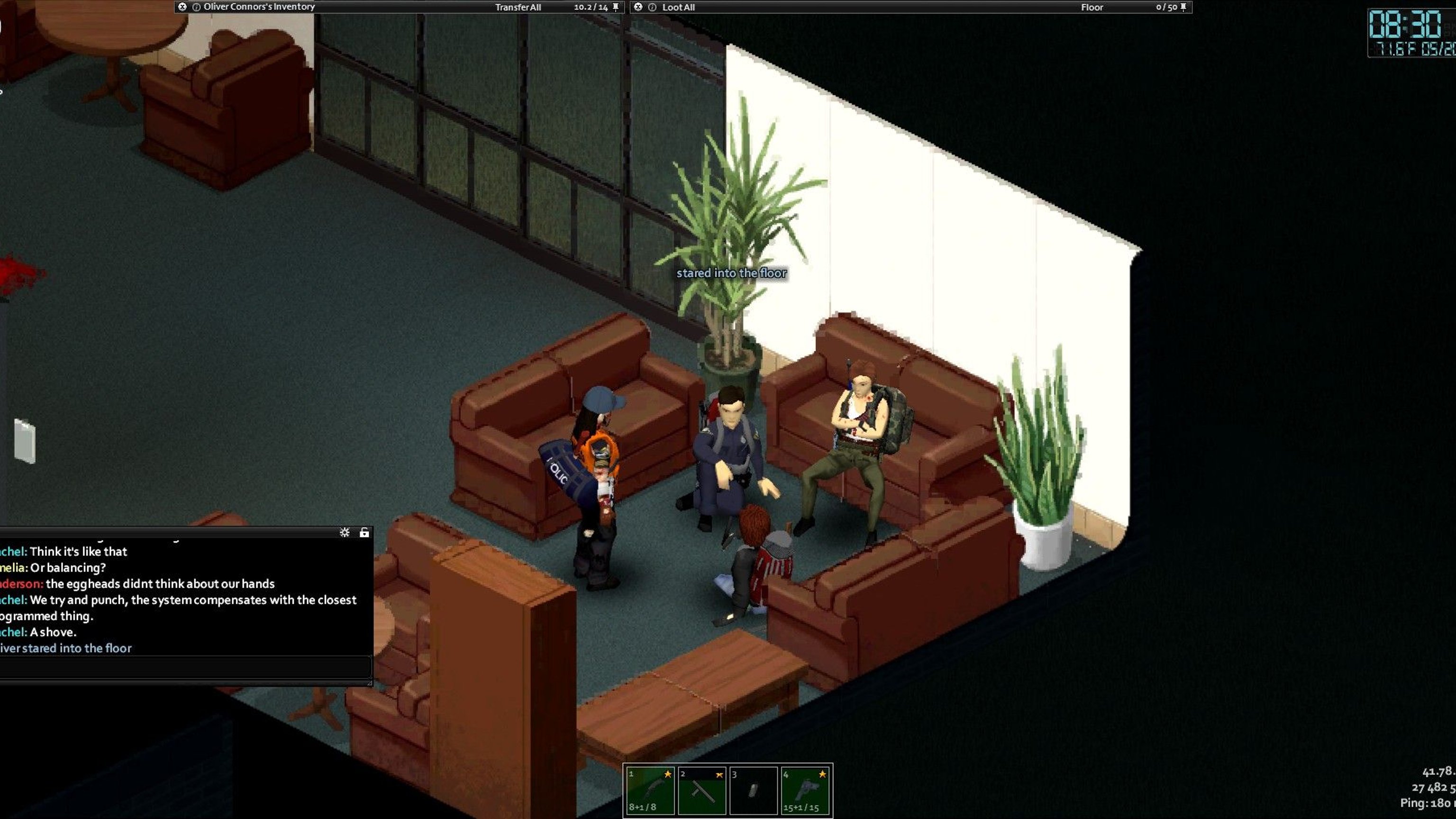The image size is (1456, 819).
Task: Choose the item in hotbar slot 3
Action: (754, 790)
